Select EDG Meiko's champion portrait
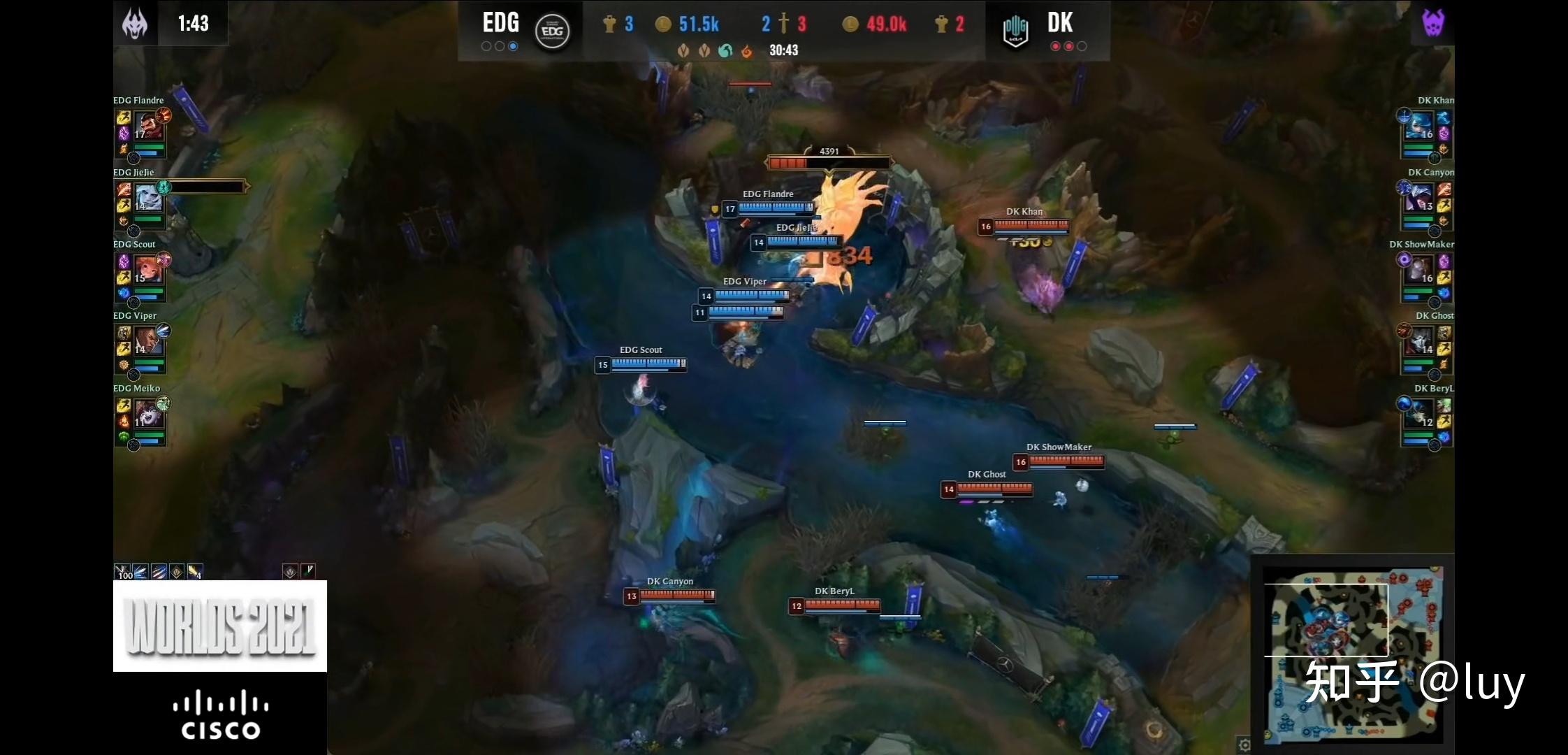 148,415
